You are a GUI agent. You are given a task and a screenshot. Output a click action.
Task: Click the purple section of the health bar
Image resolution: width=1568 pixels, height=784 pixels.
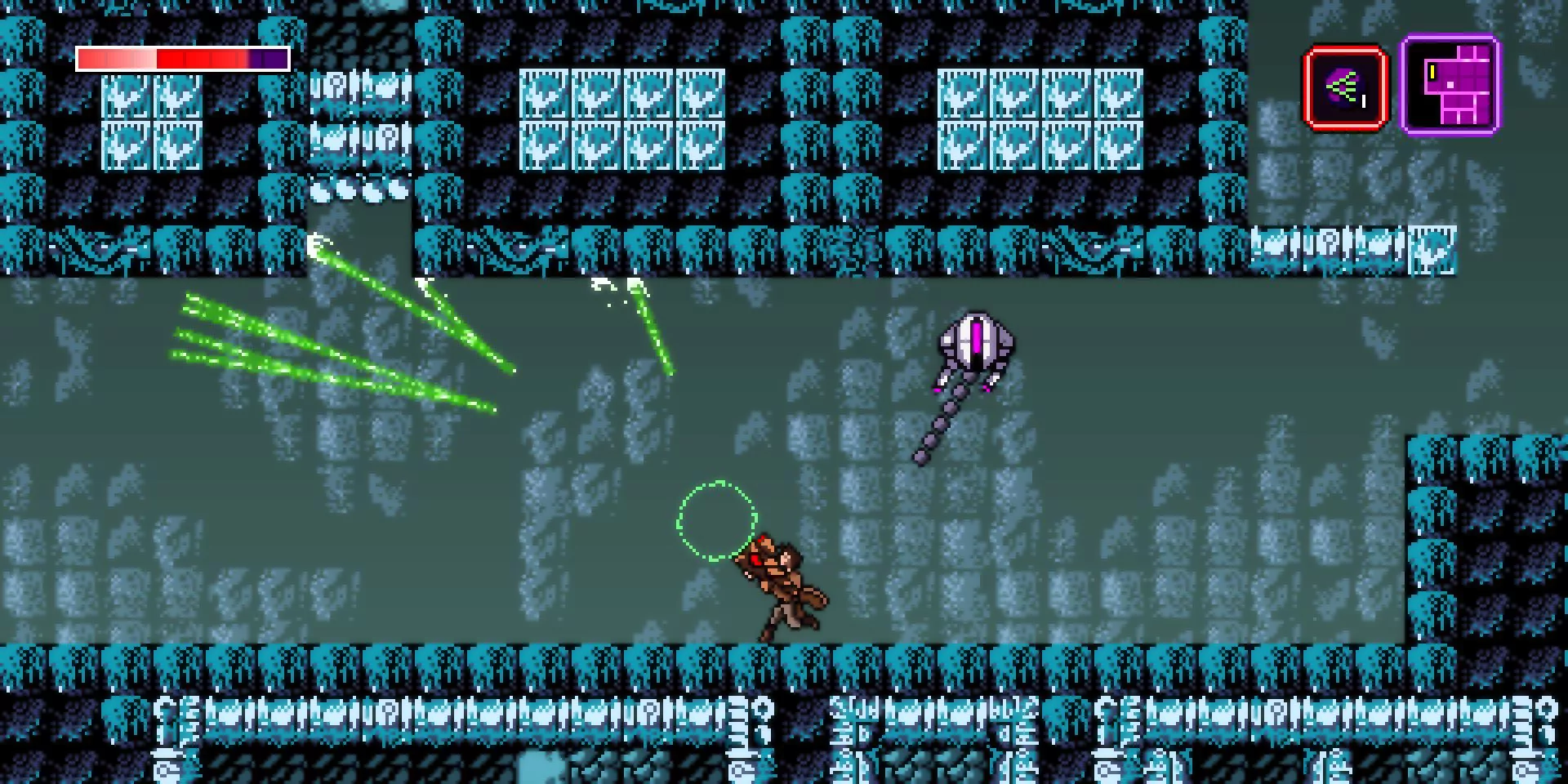pyautogui.click(x=269, y=57)
